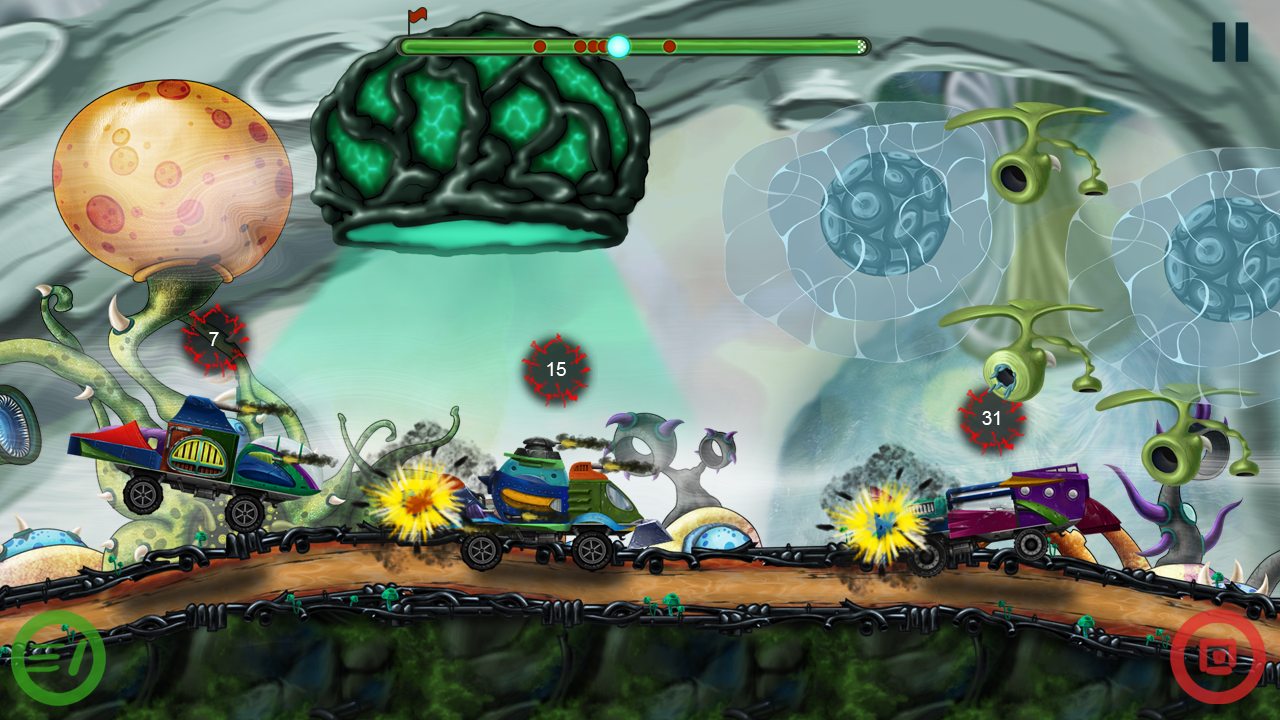The height and width of the screenshot is (720, 1280).
Task: Click the spiky mine labeled 31
Action: 991,419
